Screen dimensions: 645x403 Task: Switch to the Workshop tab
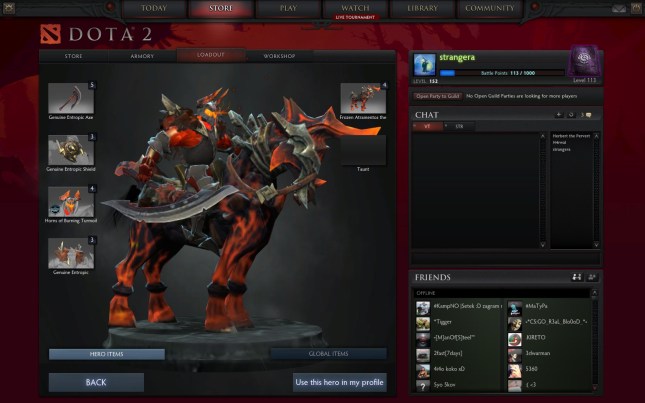click(x=279, y=56)
